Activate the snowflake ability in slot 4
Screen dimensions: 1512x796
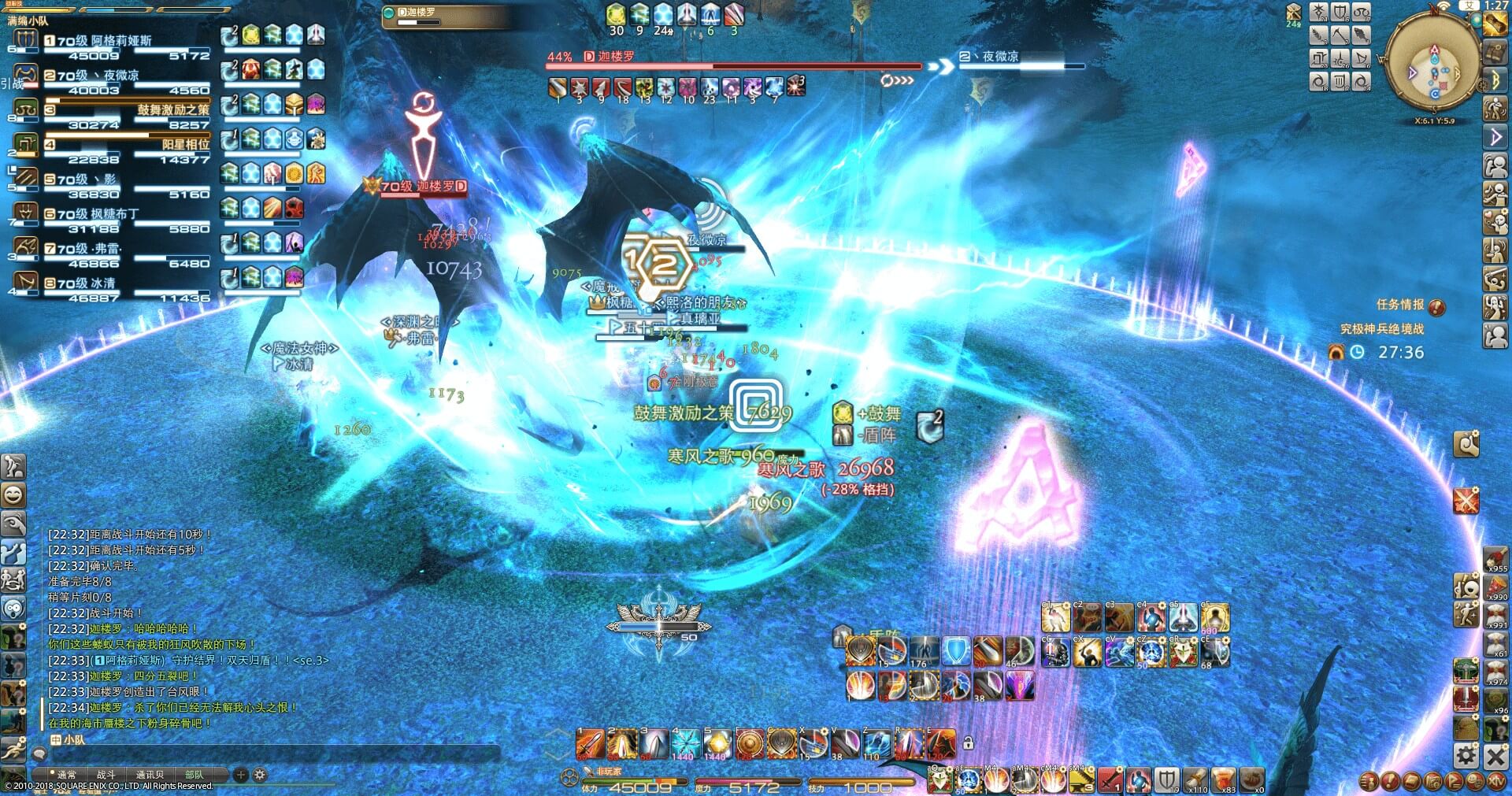point(685,744)
